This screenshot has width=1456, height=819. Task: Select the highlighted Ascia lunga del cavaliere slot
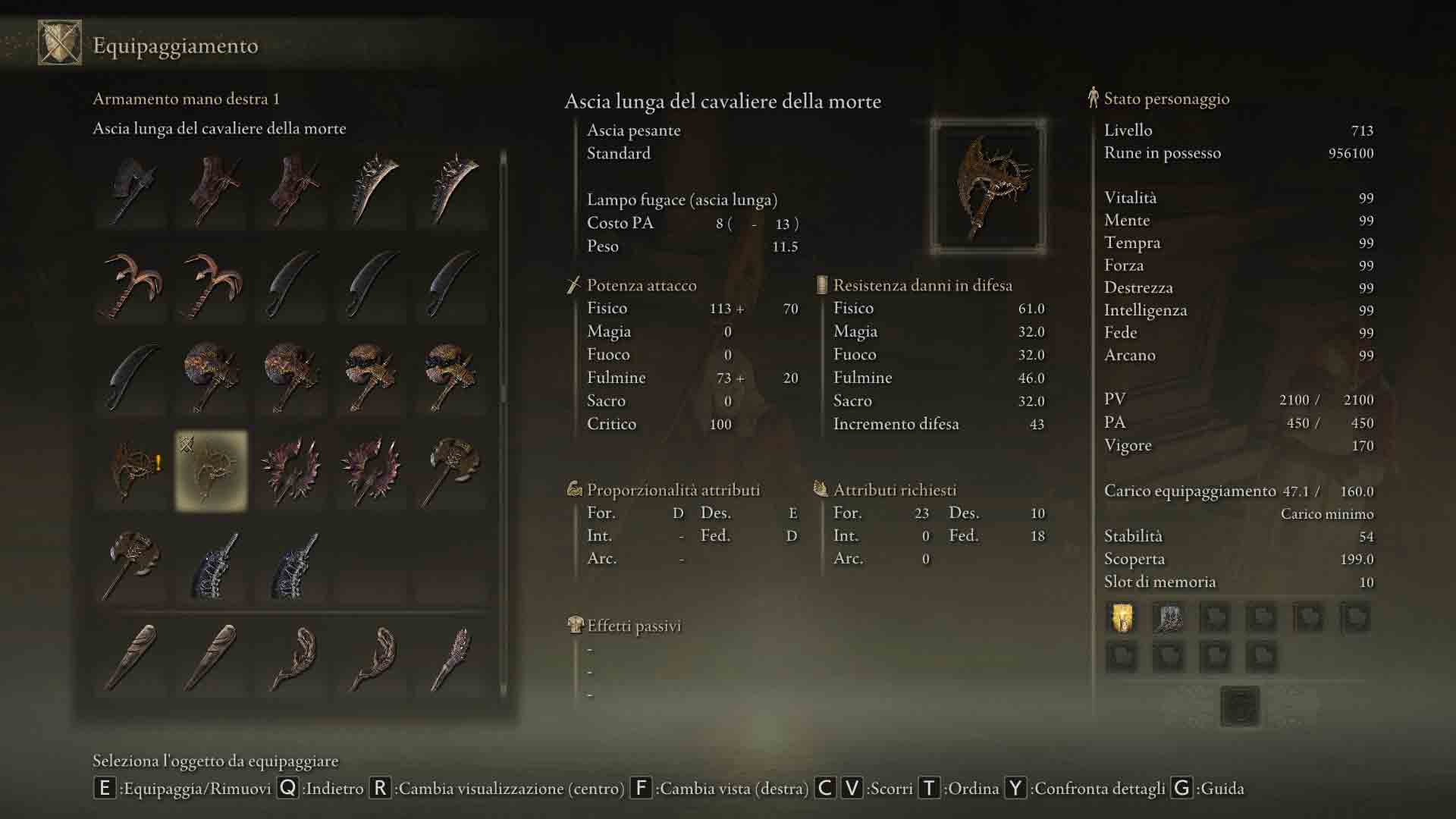tap(212, 471)
